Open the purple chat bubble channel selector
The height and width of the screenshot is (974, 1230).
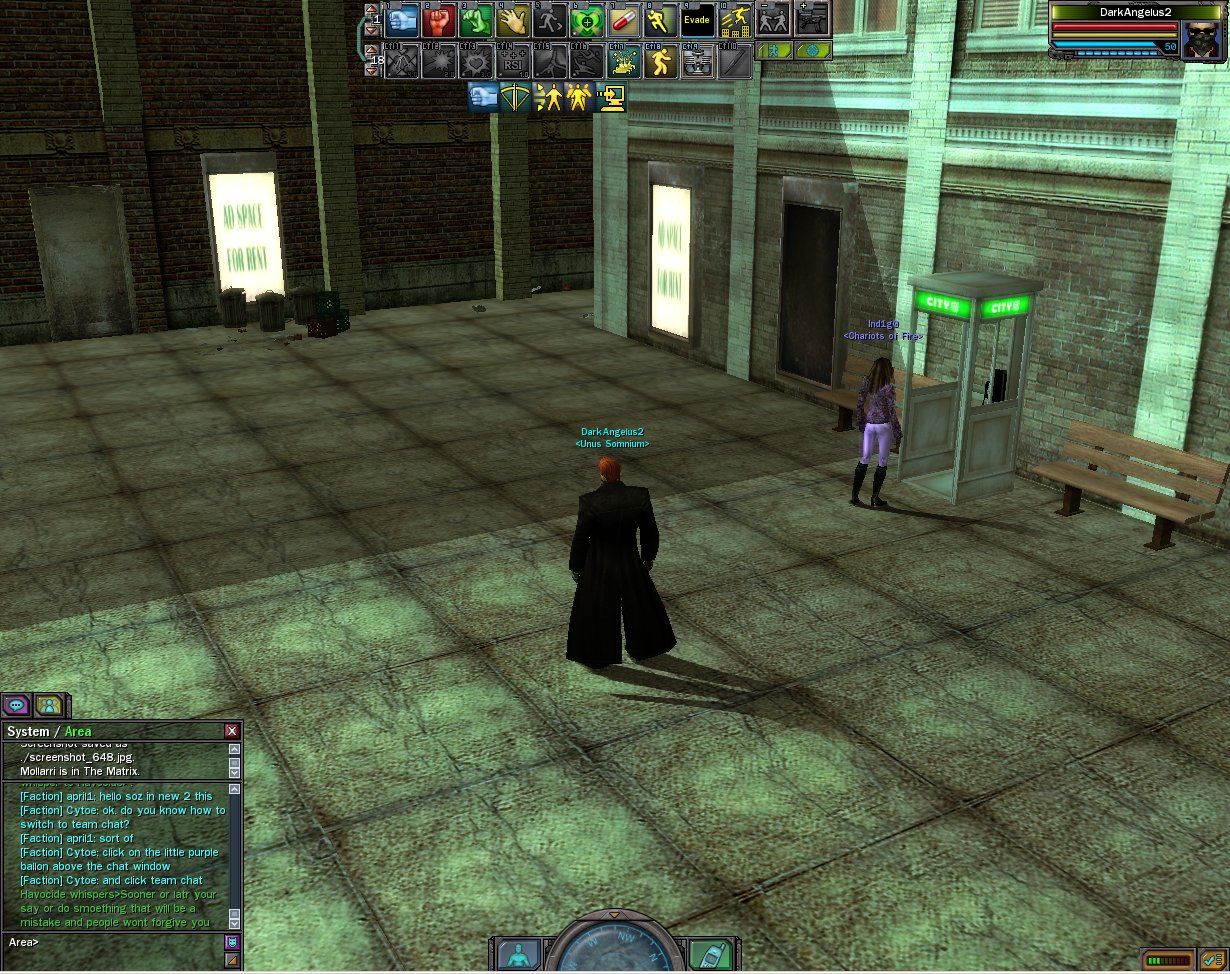[16, 705]
